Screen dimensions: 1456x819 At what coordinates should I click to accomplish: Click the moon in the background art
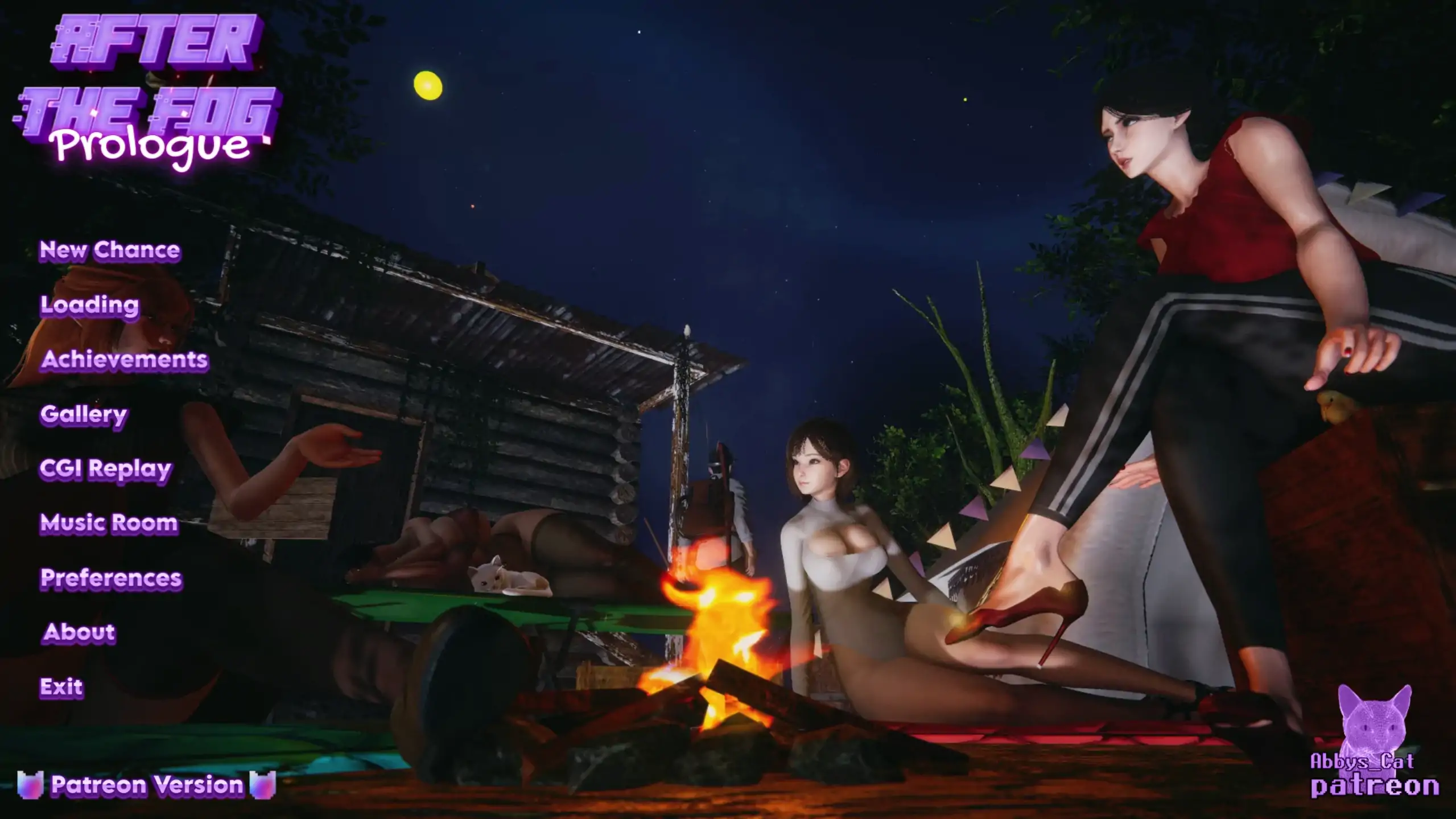click(x=428, y=84)
